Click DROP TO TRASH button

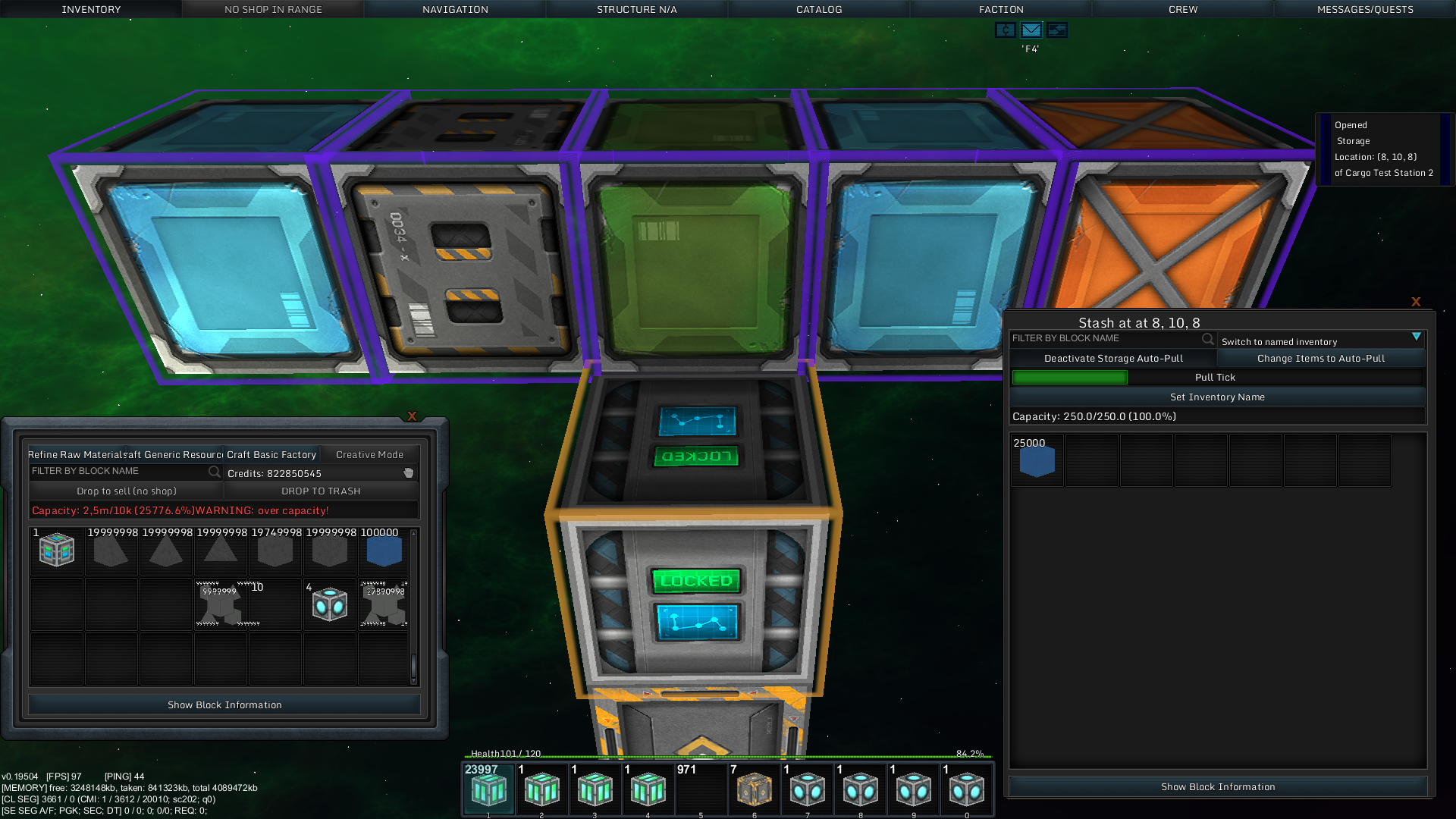(321, 491)
